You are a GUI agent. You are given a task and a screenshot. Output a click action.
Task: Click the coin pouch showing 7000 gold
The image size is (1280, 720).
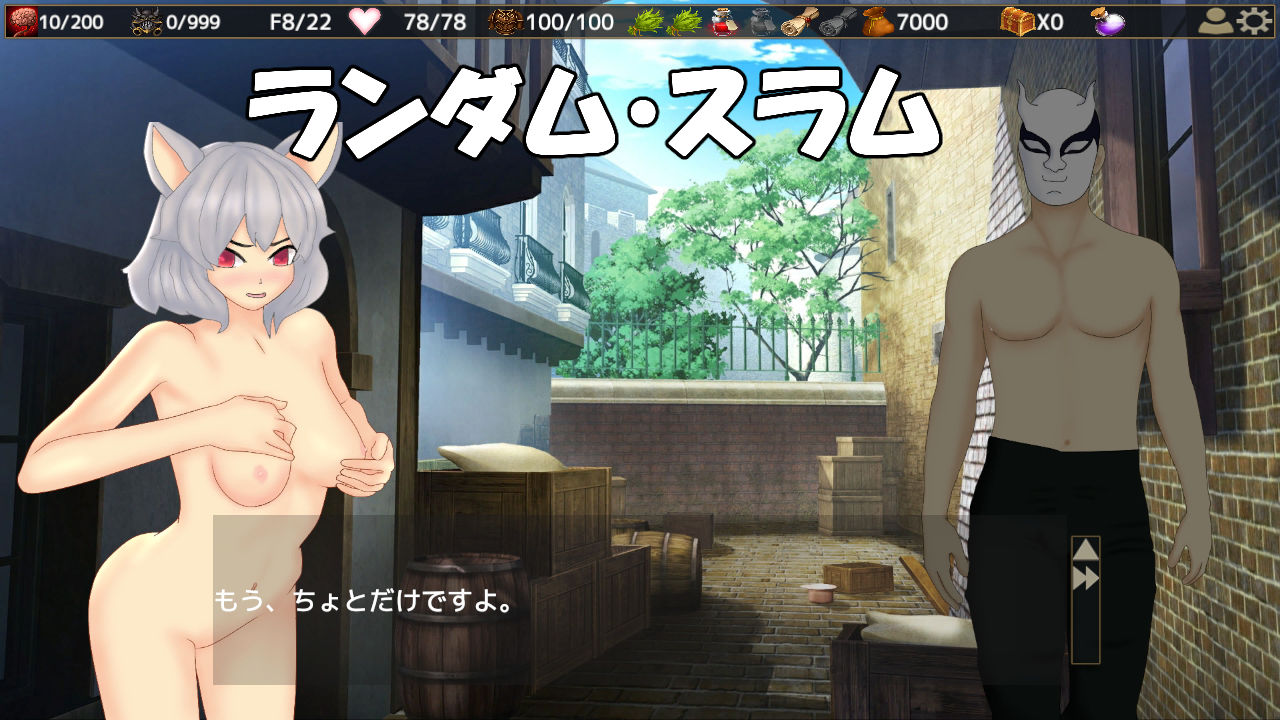click(877, 20)
